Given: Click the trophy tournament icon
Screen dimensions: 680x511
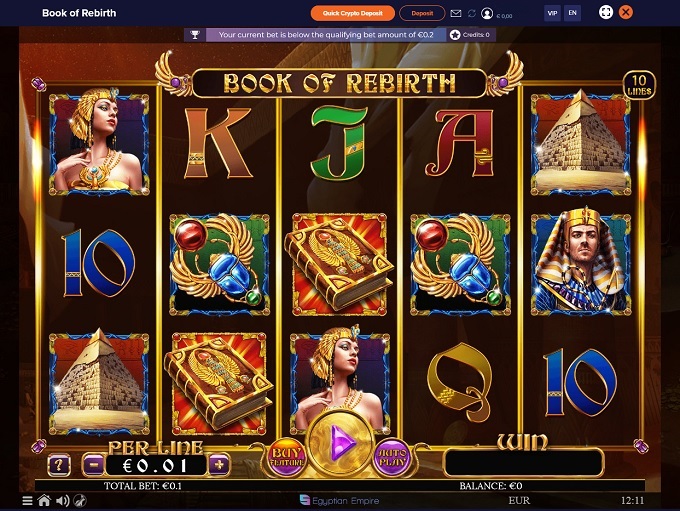Looking at the screenshot, I should point(195,34).
